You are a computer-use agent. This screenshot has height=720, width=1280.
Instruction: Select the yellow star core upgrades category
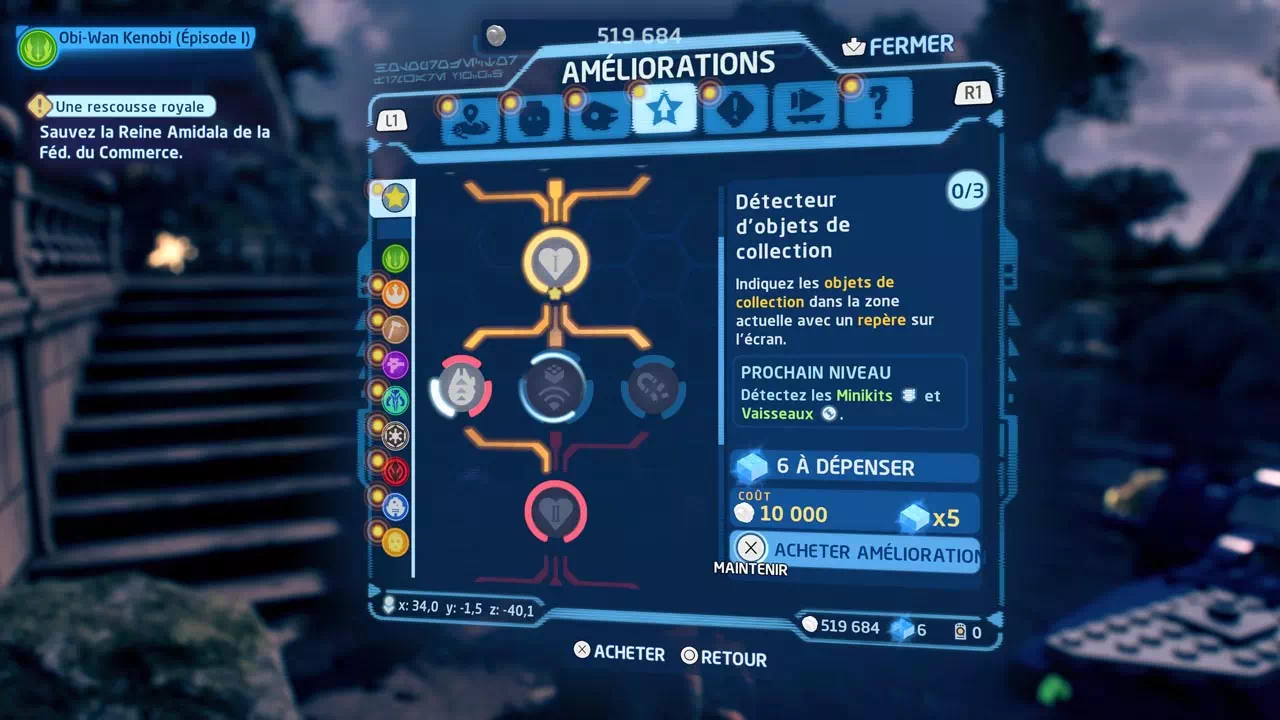coord(394,198)
